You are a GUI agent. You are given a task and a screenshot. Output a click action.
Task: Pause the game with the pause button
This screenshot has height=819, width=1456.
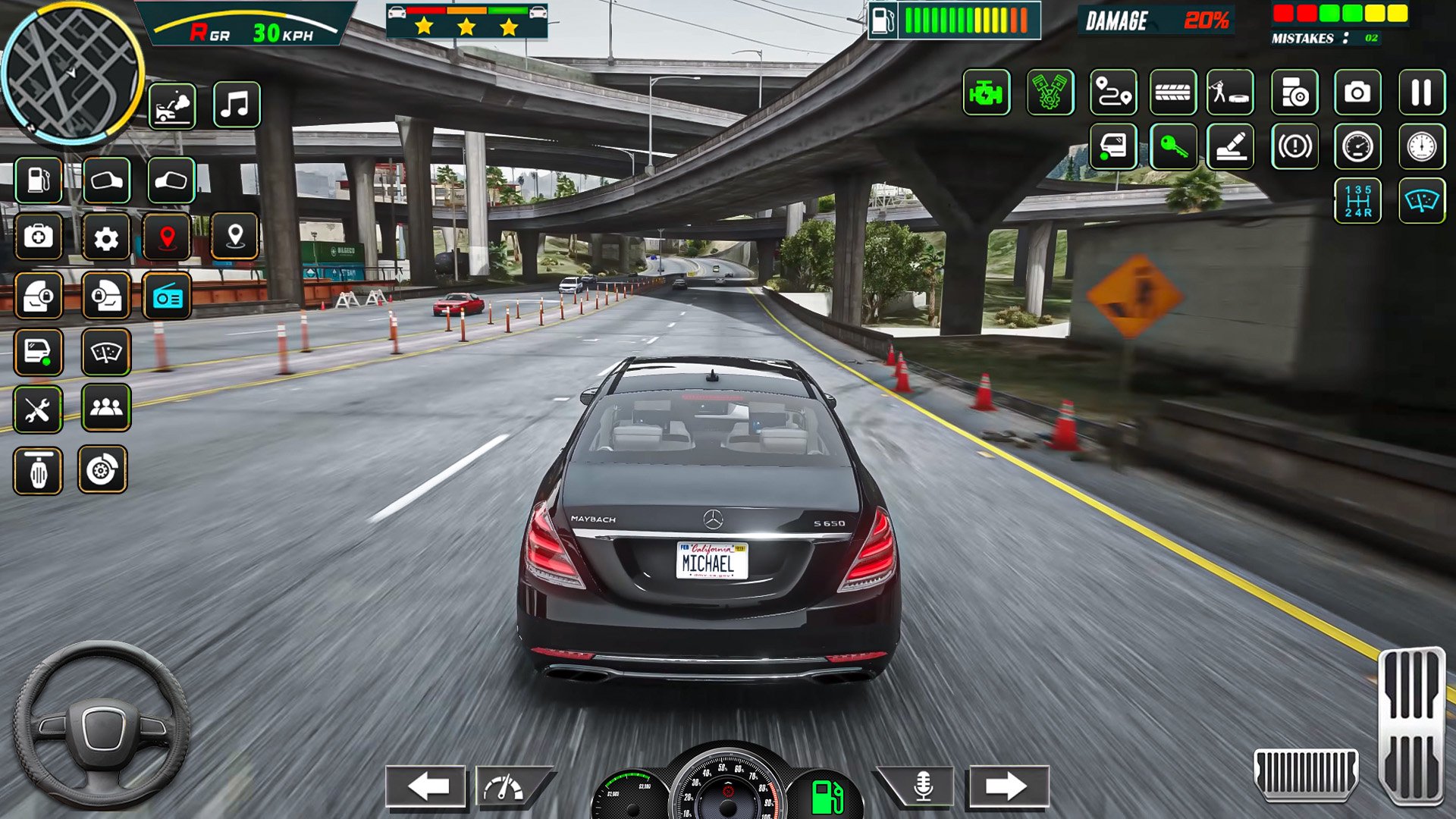(1421, 93)
